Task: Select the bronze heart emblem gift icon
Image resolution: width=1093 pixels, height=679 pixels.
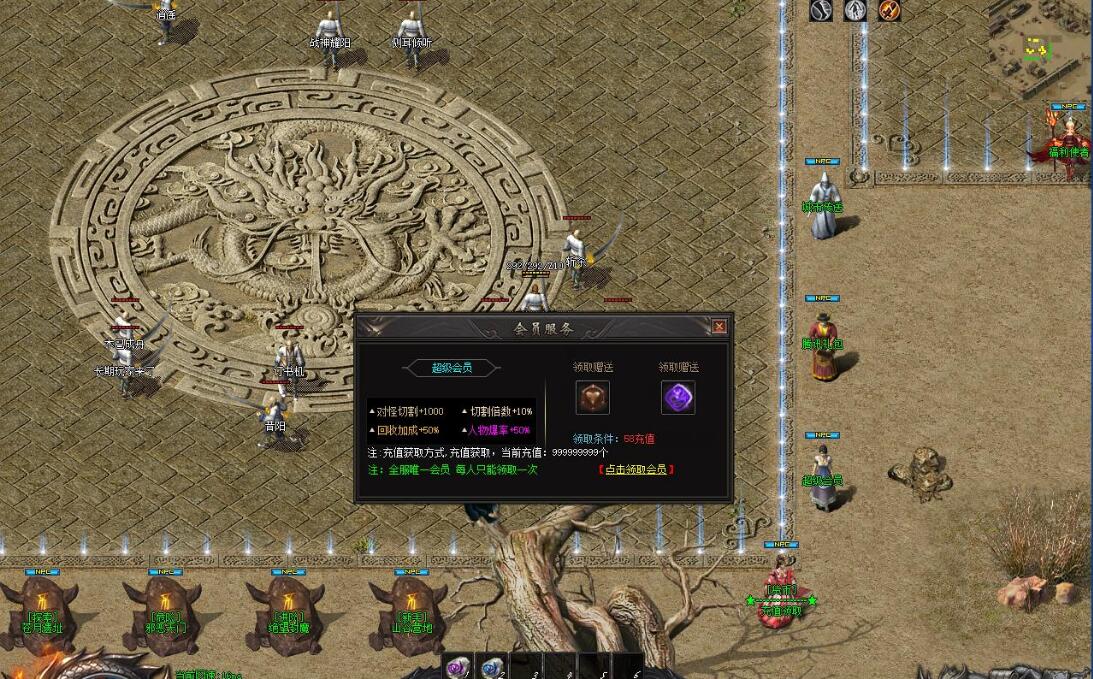Action: (593, 397)
